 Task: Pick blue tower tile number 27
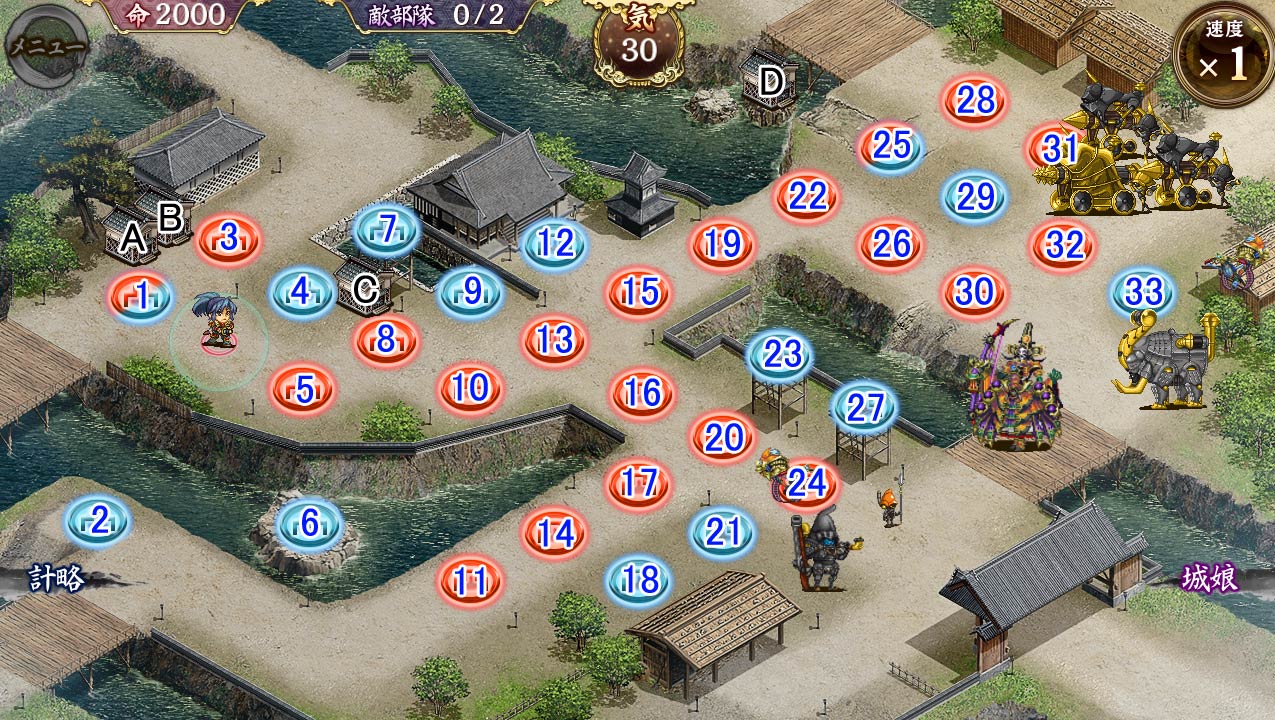pyautogui.click(x=865, y=407)
